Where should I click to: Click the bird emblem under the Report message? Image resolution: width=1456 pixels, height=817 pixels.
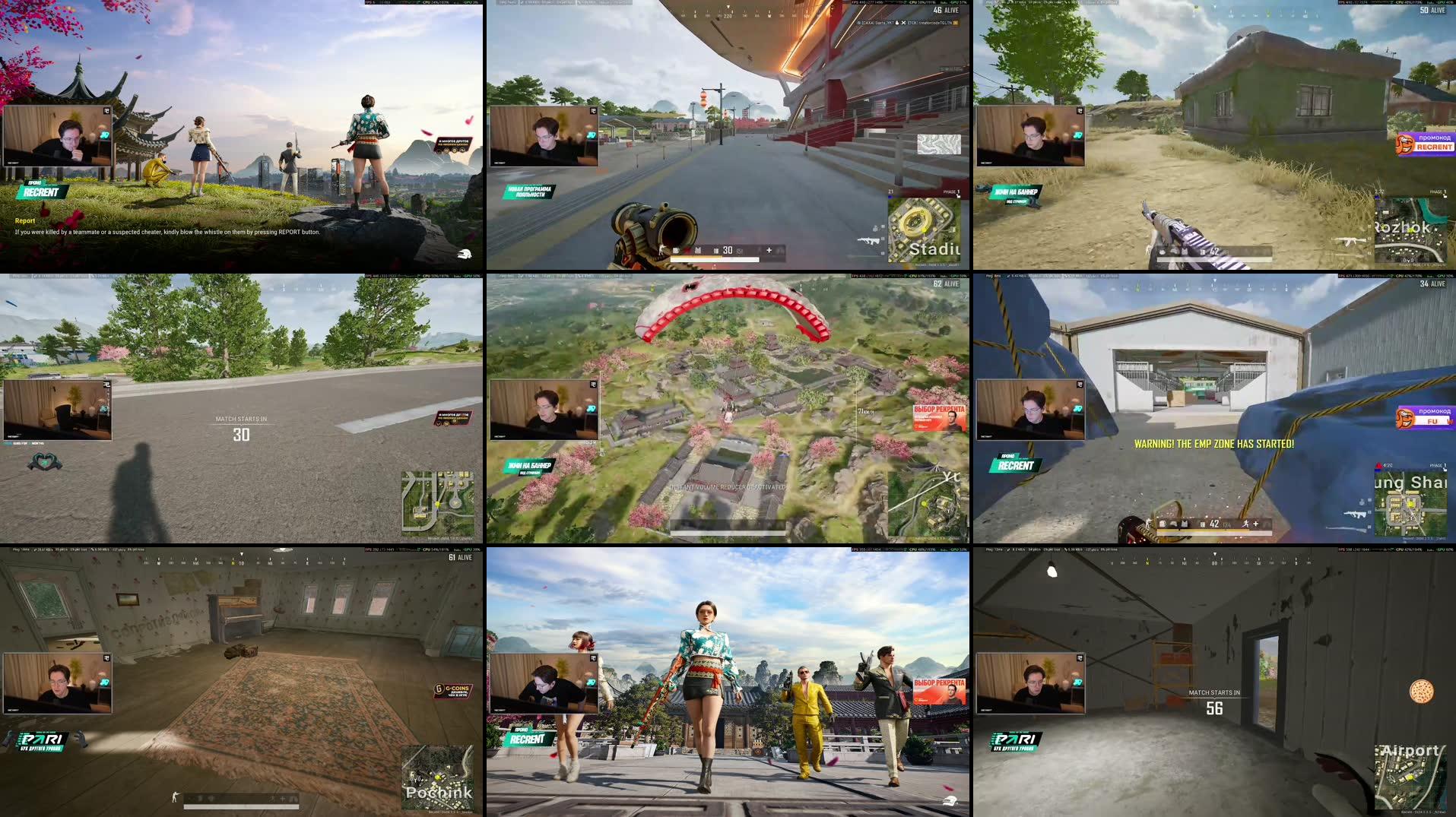pyautogui.click(x=465, y=255)
